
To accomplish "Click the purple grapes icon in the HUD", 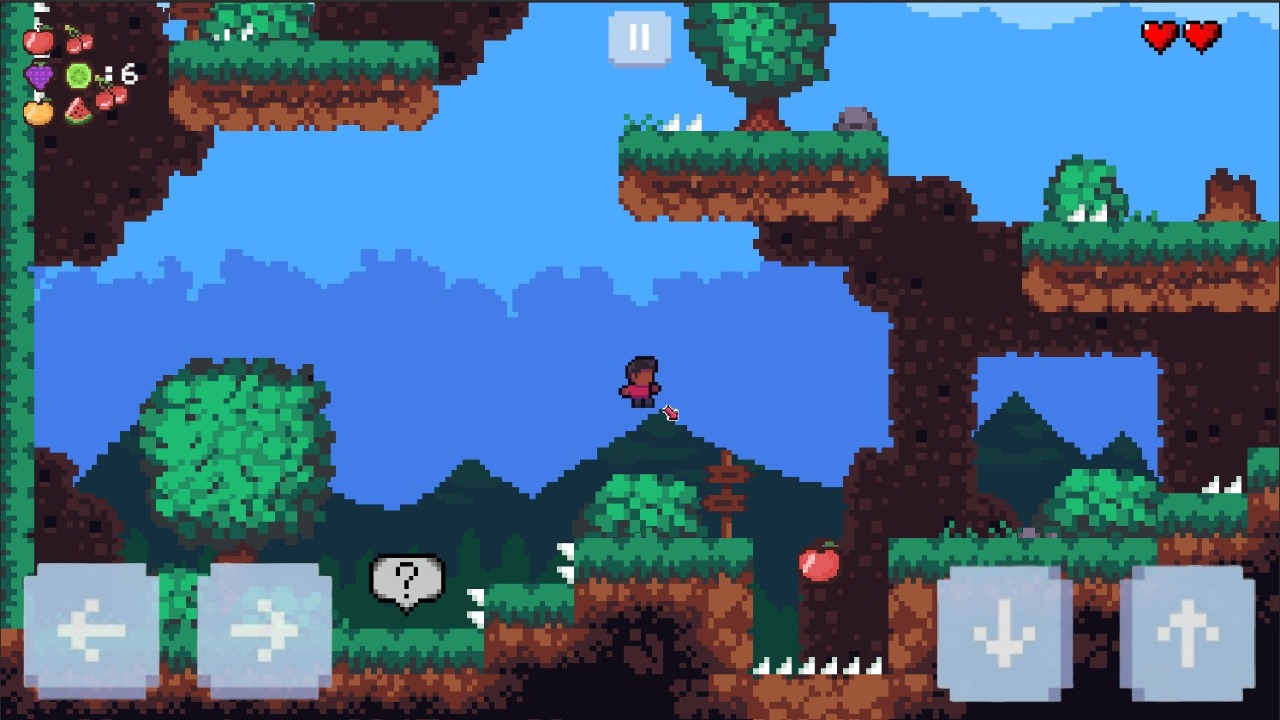I will [39, 76].
